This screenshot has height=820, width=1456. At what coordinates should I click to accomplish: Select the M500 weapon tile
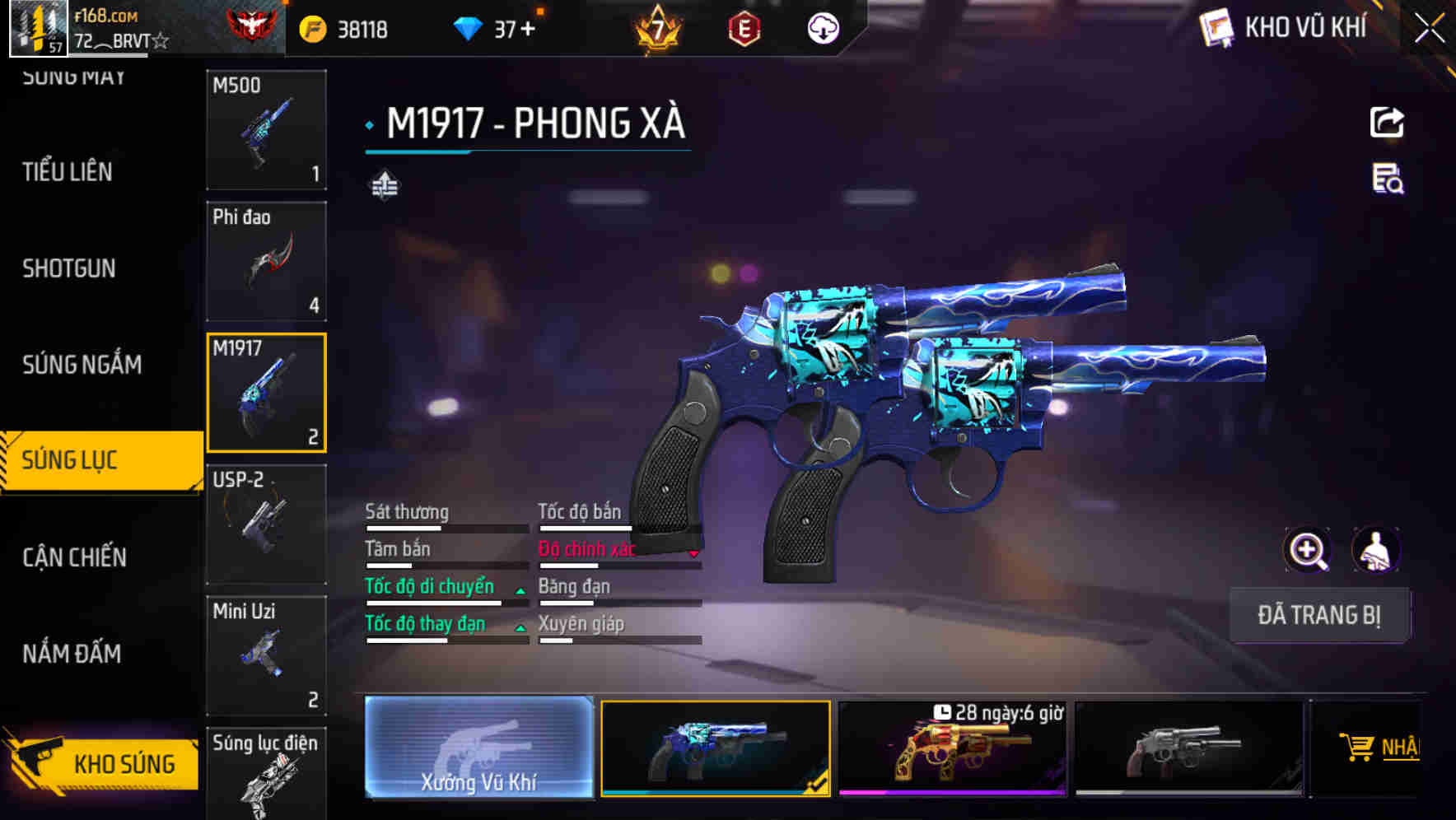(266, 130)
